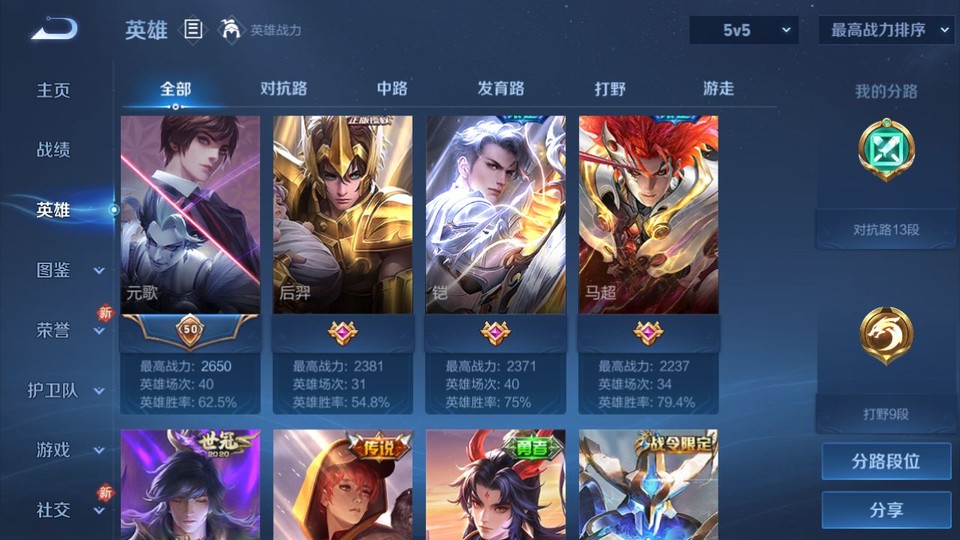The width and height of the screenshot is (960, 540).
Task: Expand the 社交 sidebar menu
Action: click(68, 510)
